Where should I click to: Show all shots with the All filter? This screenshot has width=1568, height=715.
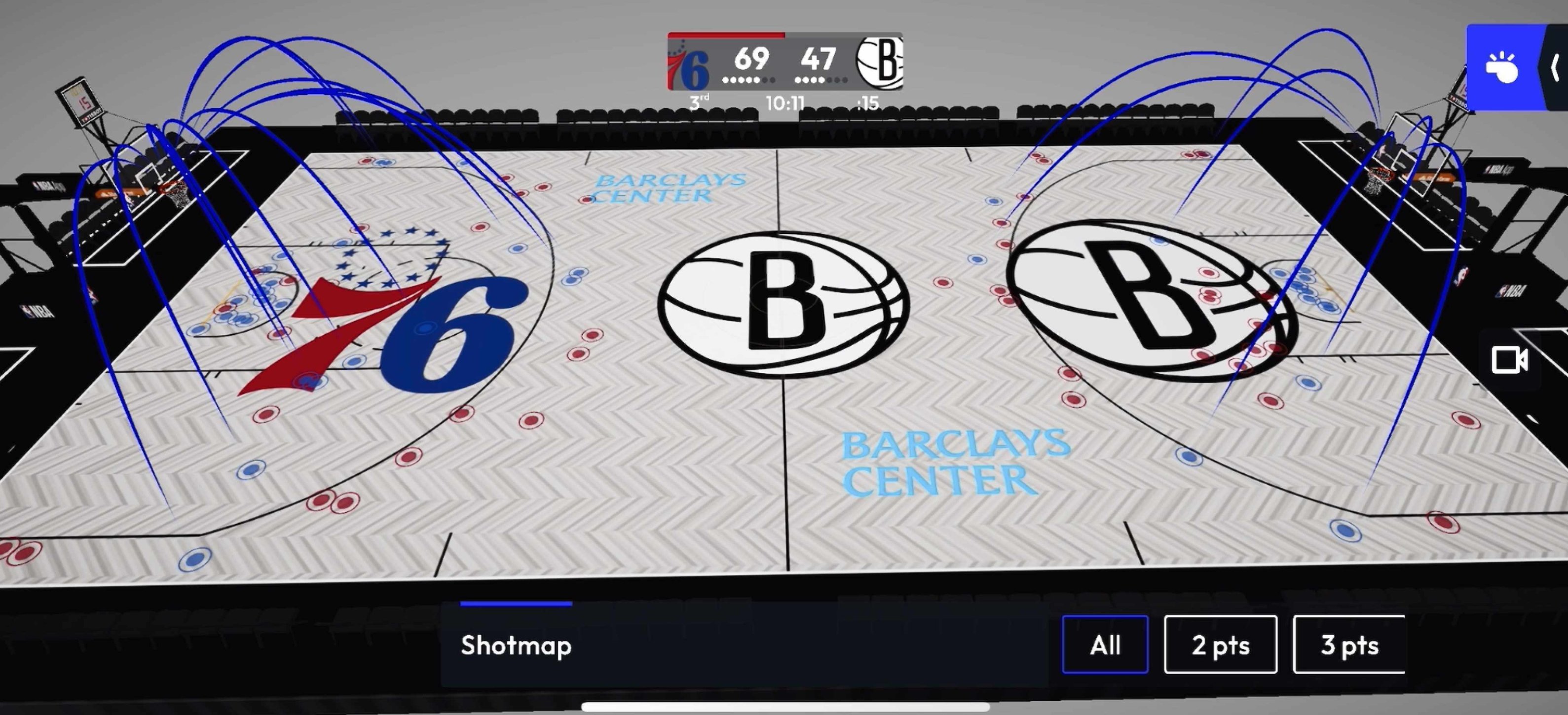pos(1105,645)
